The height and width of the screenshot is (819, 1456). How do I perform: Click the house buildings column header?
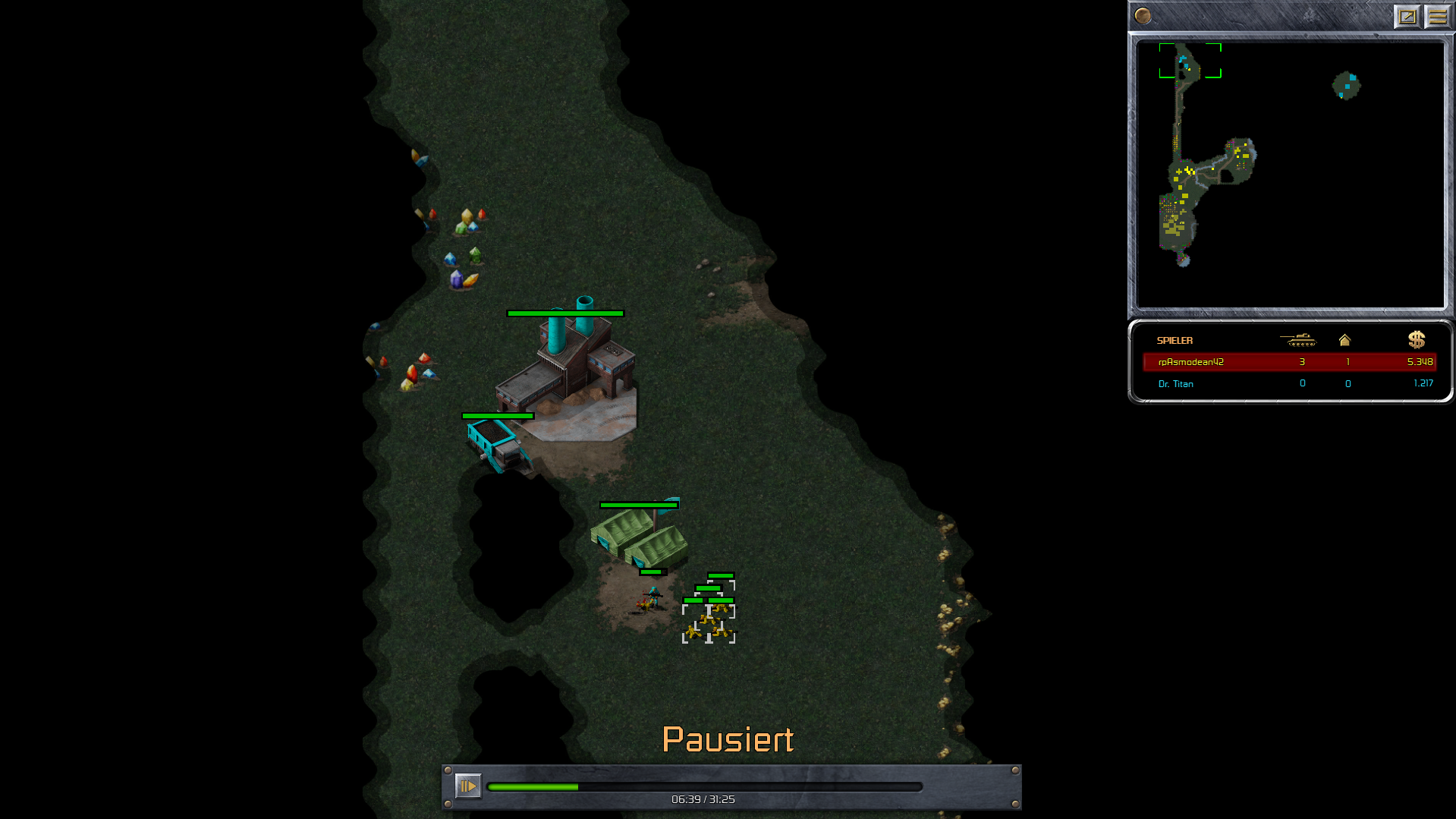tap(1344, 340)
